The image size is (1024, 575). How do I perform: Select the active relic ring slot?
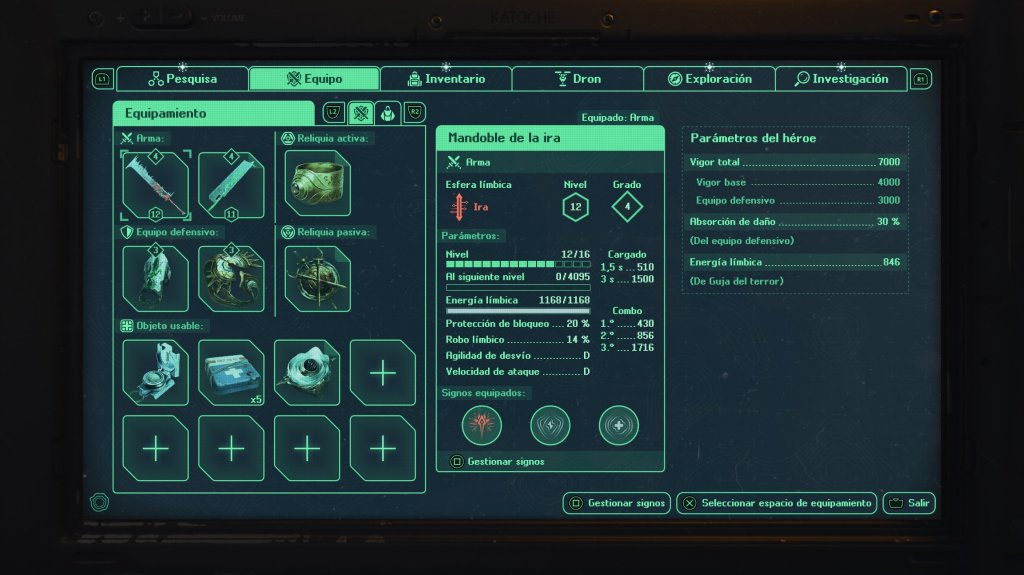click(x=317, y=182)
